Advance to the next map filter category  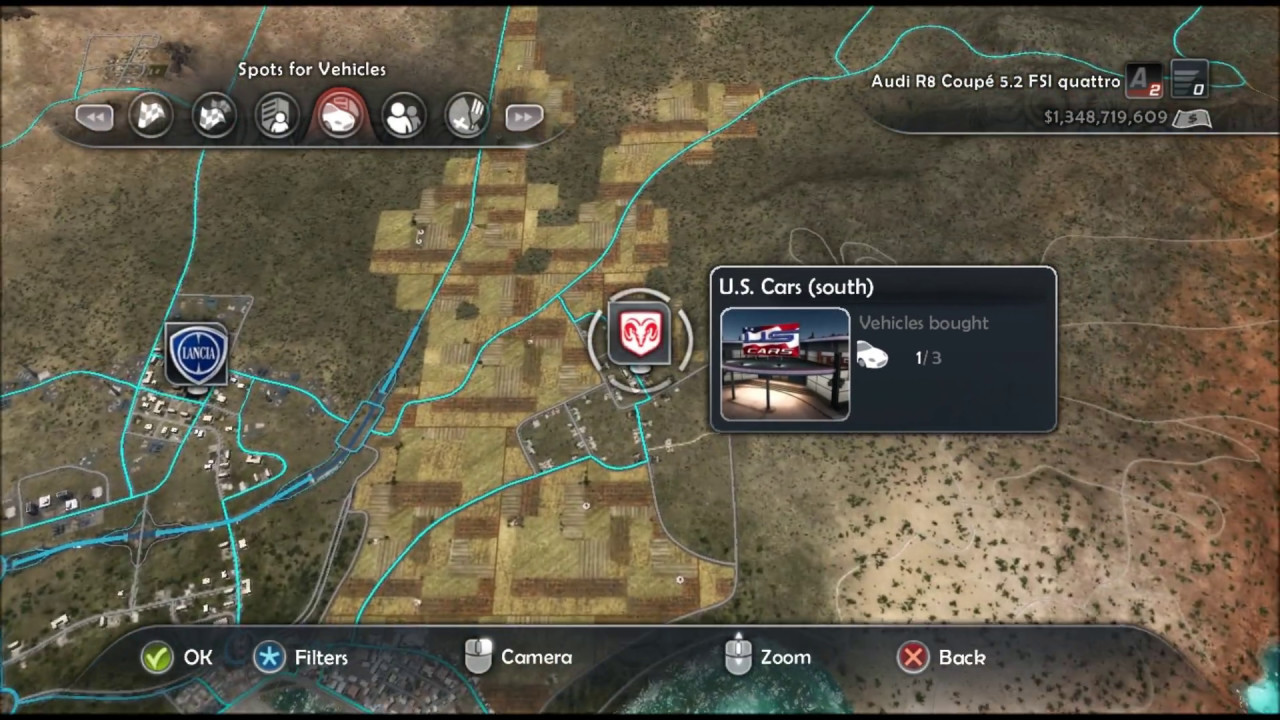[524, 117]
